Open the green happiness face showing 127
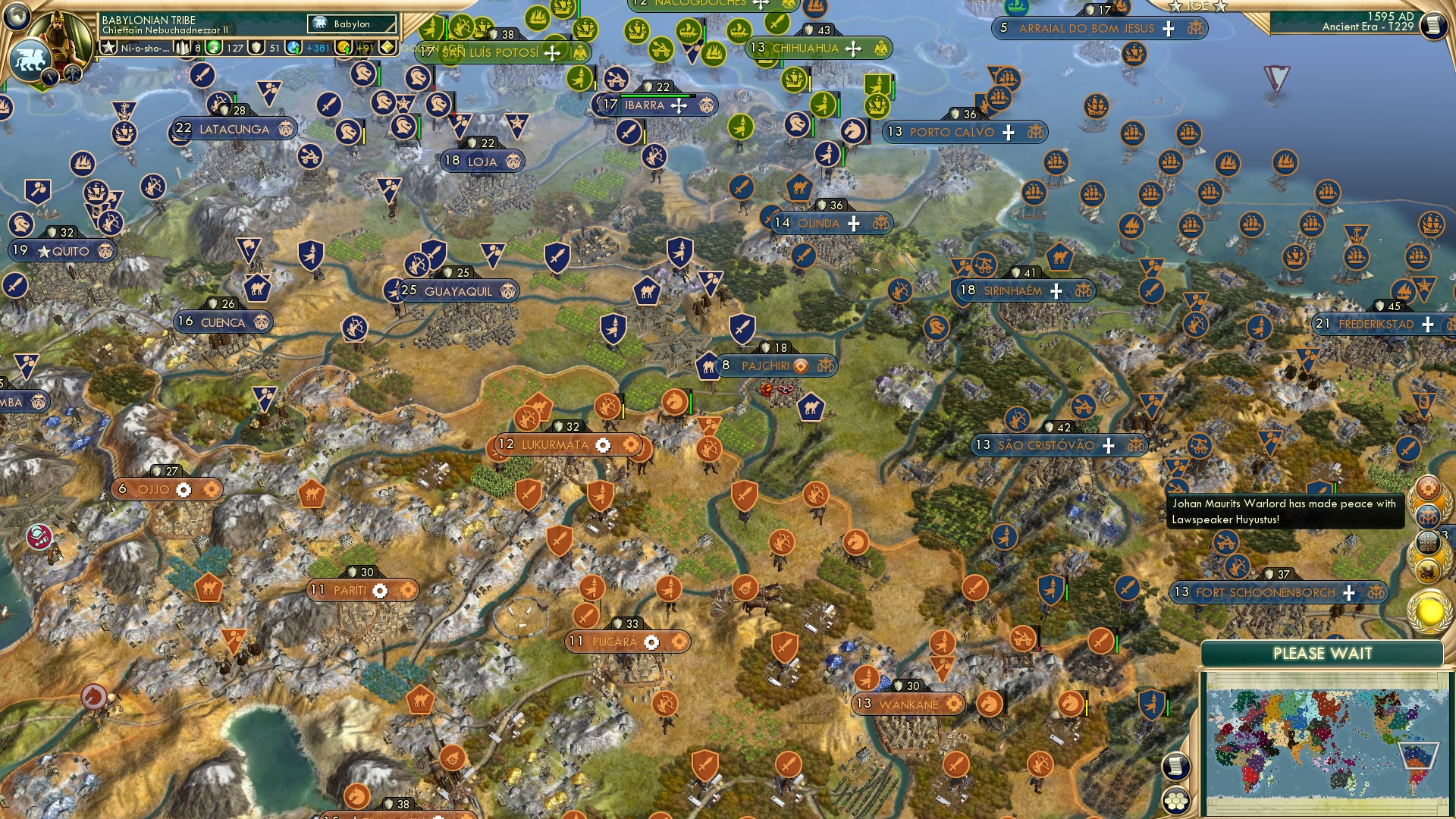Viewport: 1456px width, 819px height. [213, 49]
